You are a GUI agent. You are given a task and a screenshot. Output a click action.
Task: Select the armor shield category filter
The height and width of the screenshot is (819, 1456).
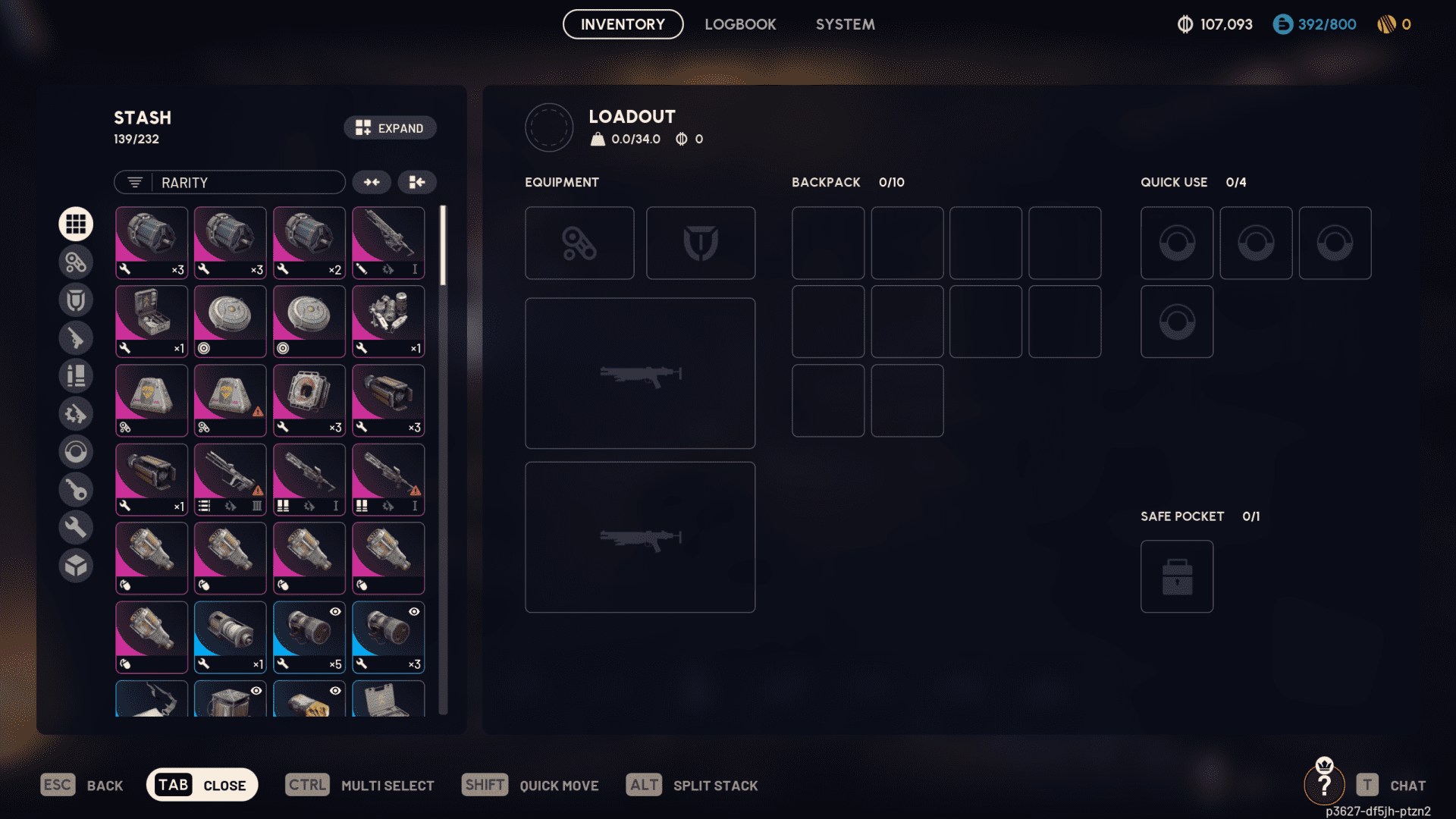pos(76,300)
